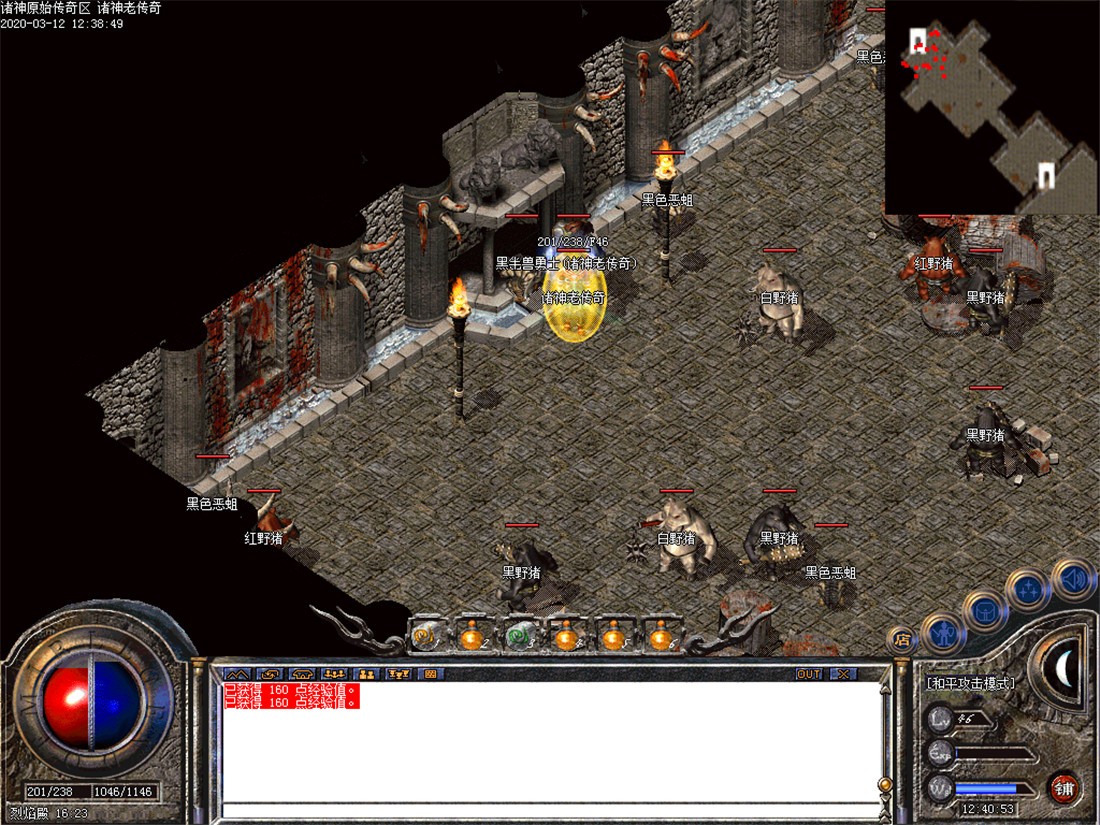1100x825 pixels.
Task: Use the orange potion in belt slot 2
Action: [x=472, y=635]
